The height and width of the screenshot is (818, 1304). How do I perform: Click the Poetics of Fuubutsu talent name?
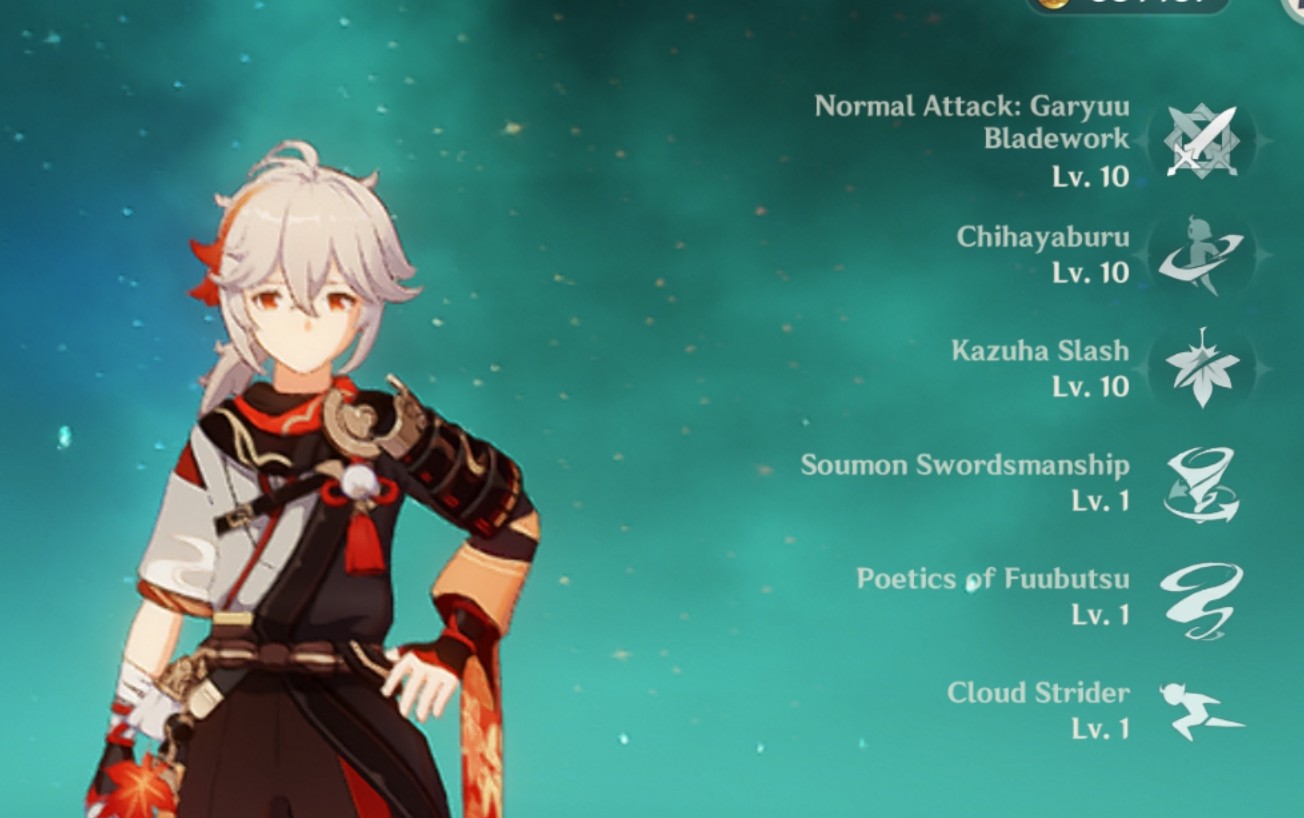pos(993,579)
